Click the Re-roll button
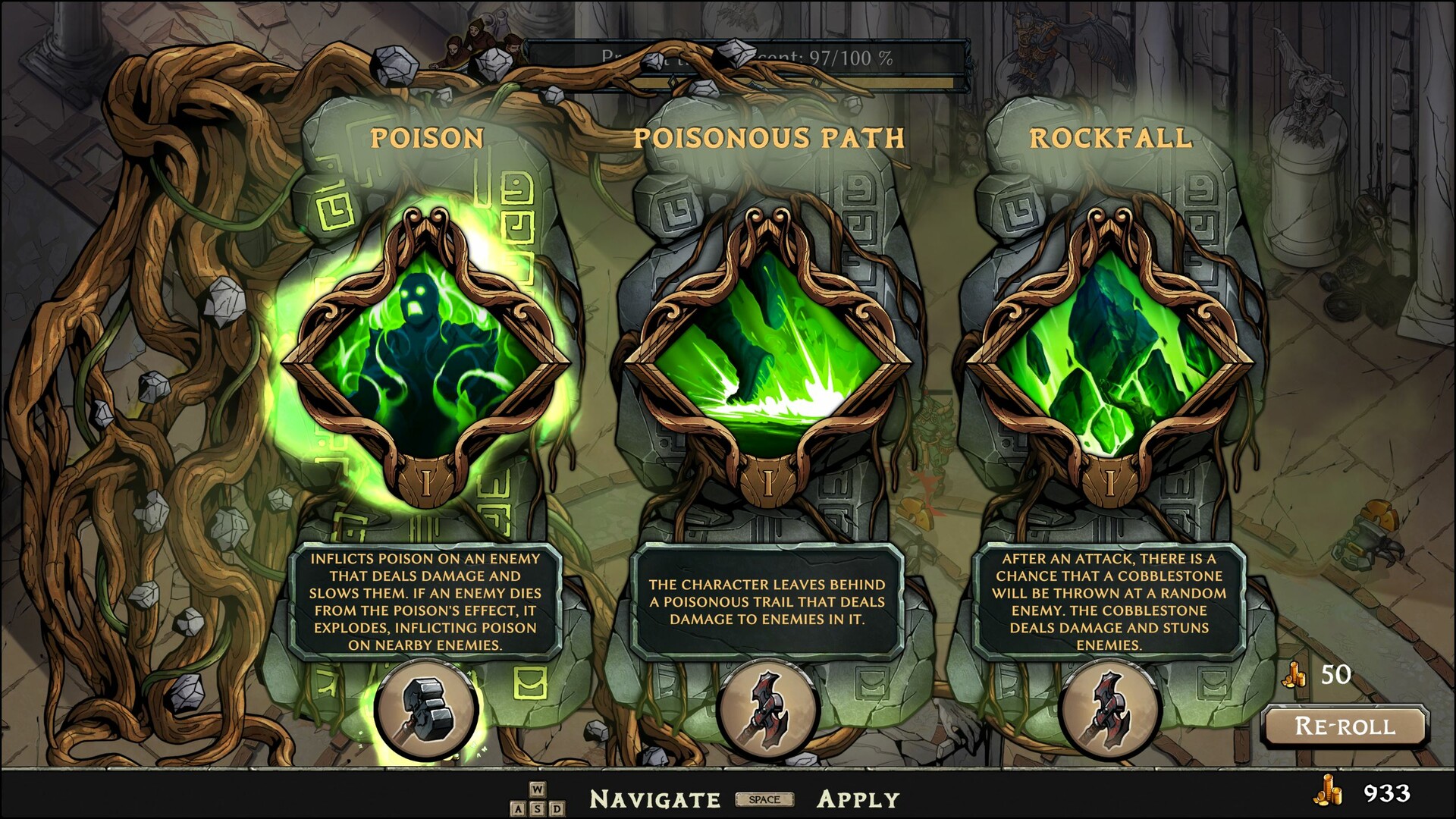1456x819 pixels. point(1345,726)
